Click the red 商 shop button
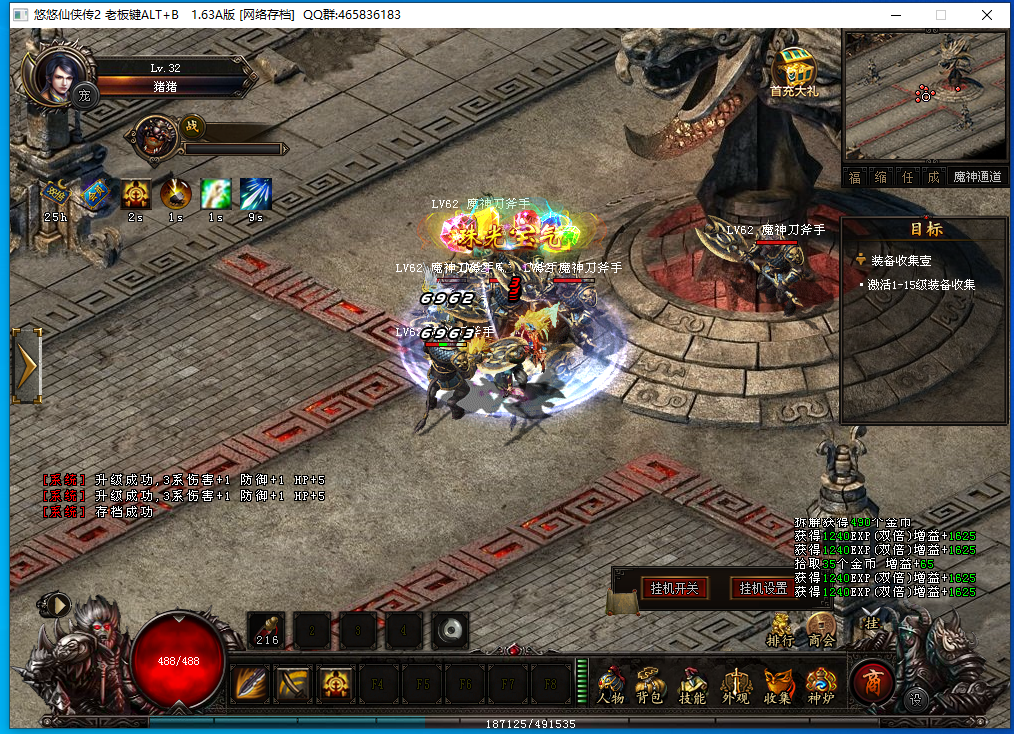 [872, 681]
